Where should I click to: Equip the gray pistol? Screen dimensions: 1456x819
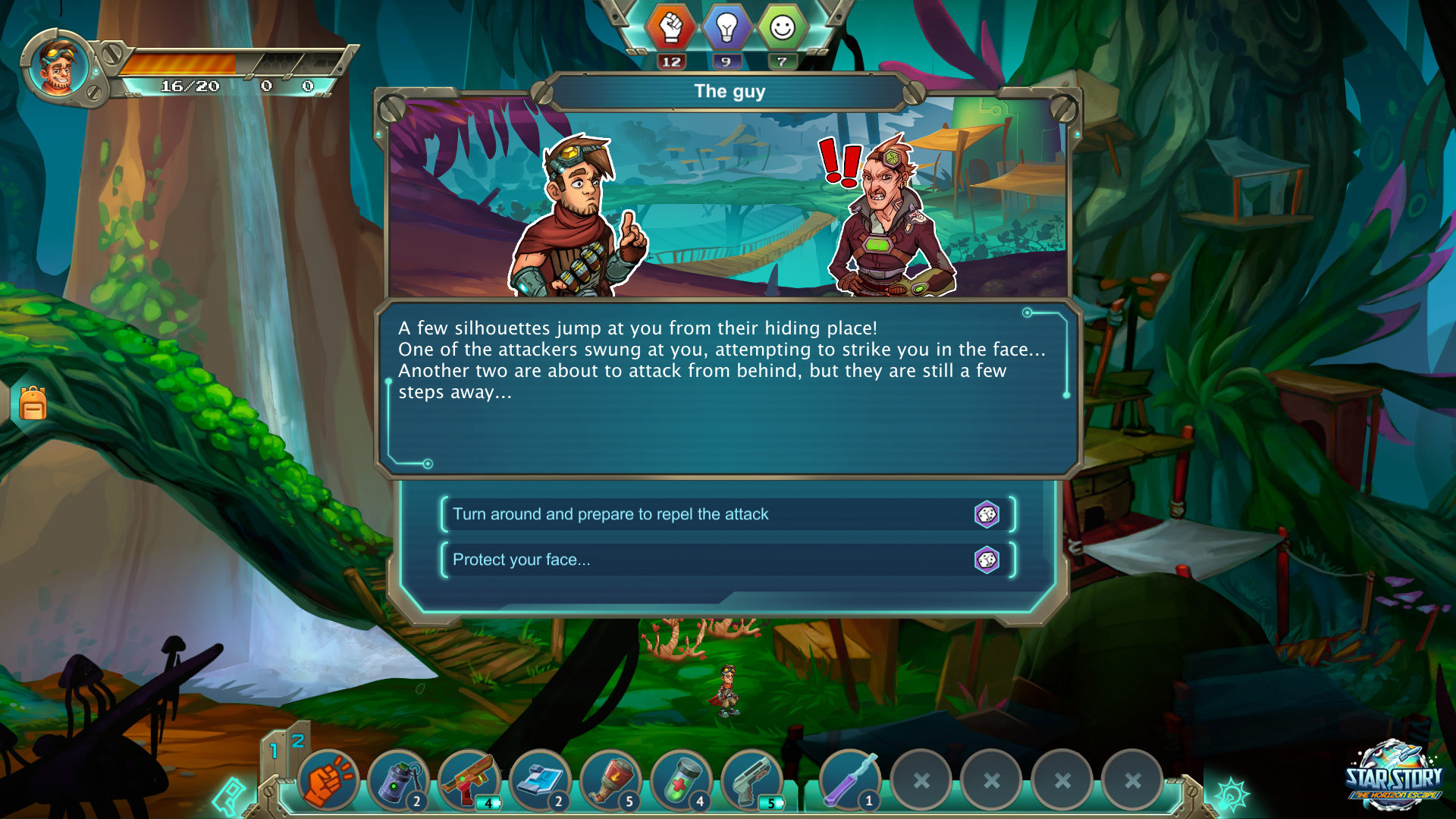click(753, 778)
